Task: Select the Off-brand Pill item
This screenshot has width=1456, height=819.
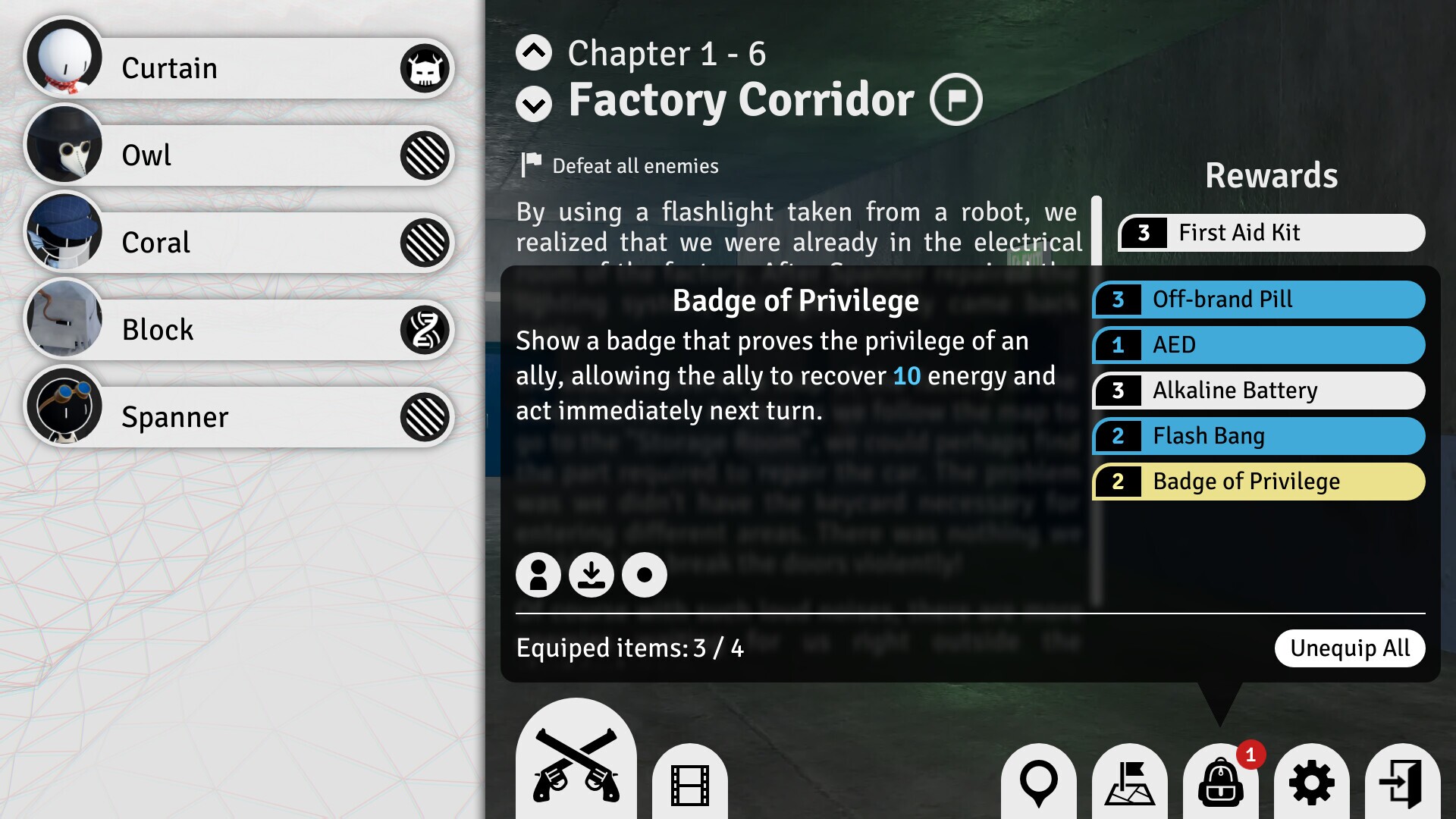Action: [x=1259, y=300]
